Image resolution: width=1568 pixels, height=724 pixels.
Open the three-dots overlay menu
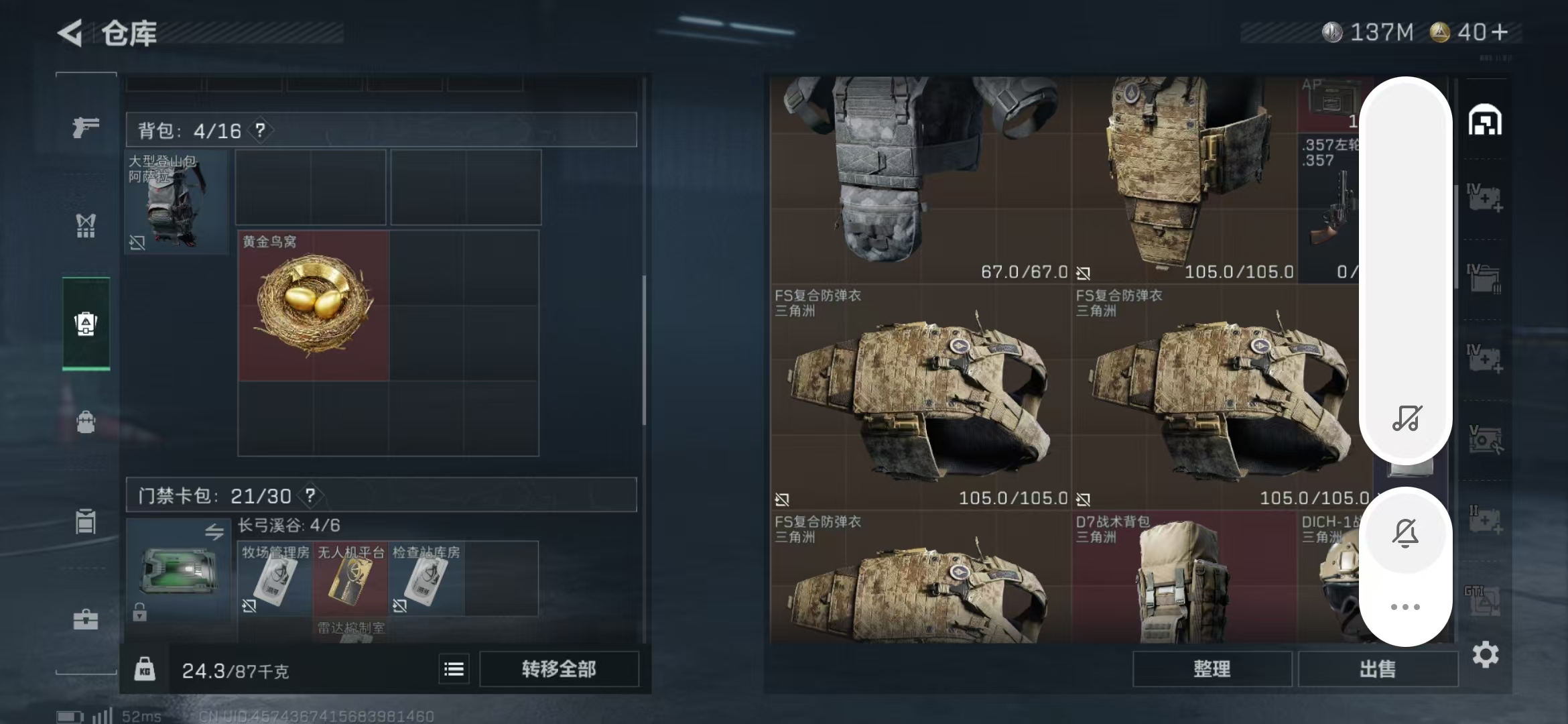(x=1405, y=607)
